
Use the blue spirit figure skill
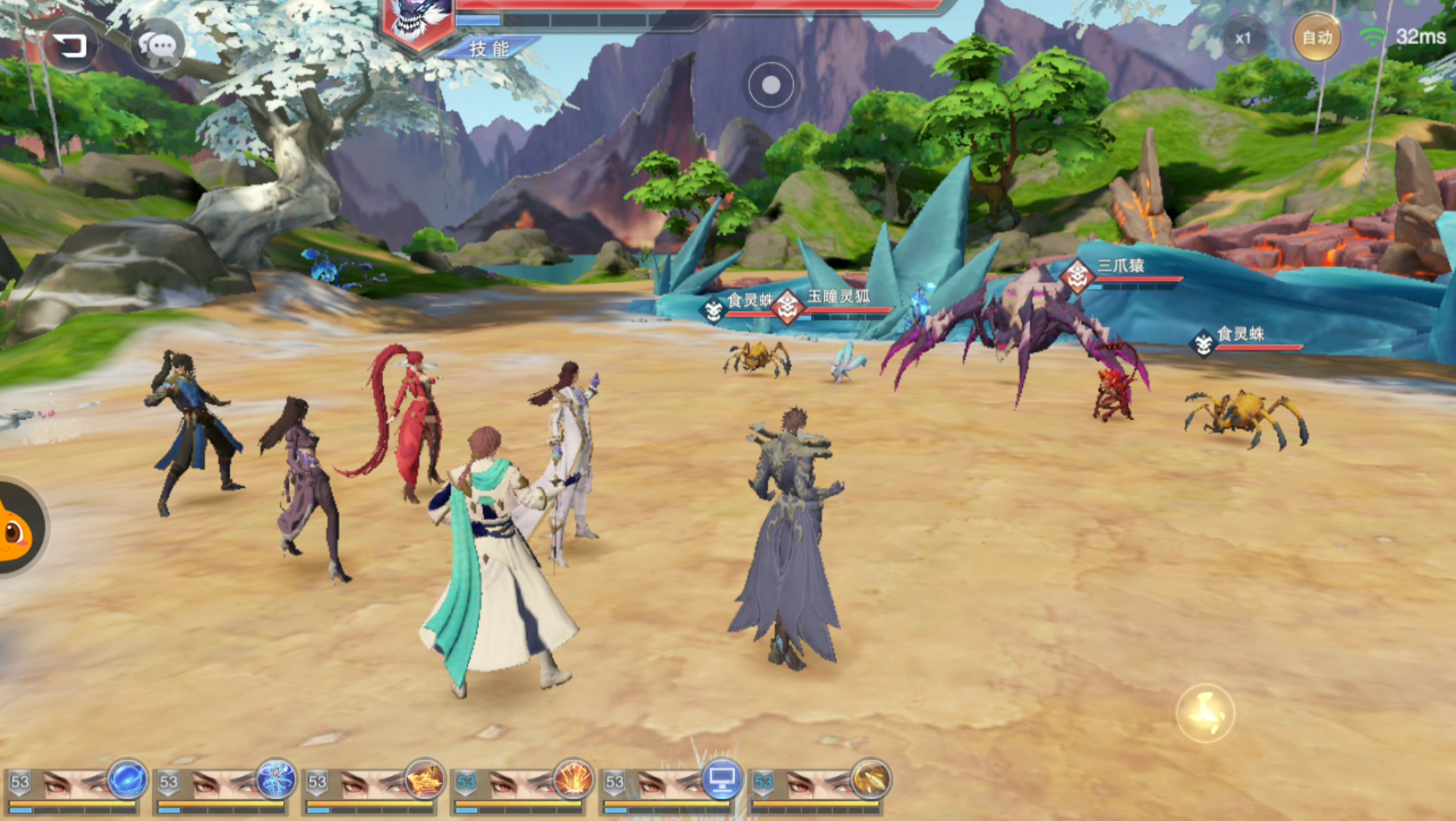[x=276, y=779]
